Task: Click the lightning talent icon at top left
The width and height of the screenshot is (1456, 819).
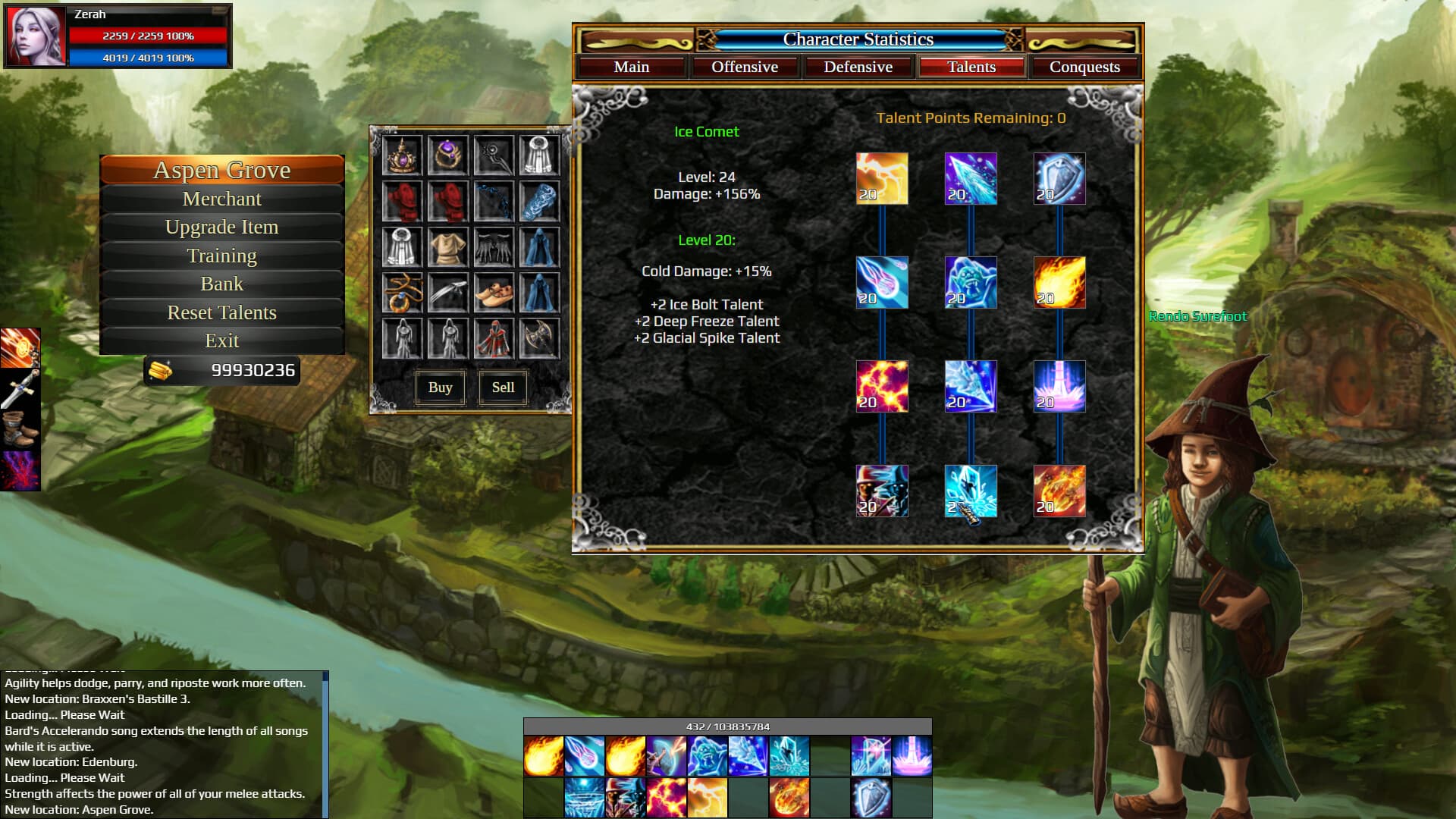Action: click(x=881, y=178)
